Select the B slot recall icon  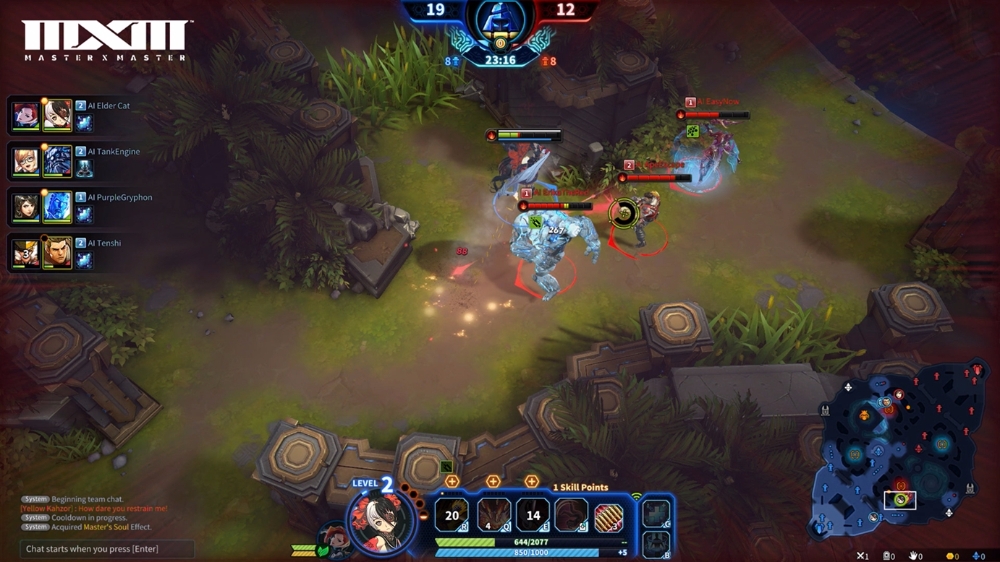coord(656,544)
